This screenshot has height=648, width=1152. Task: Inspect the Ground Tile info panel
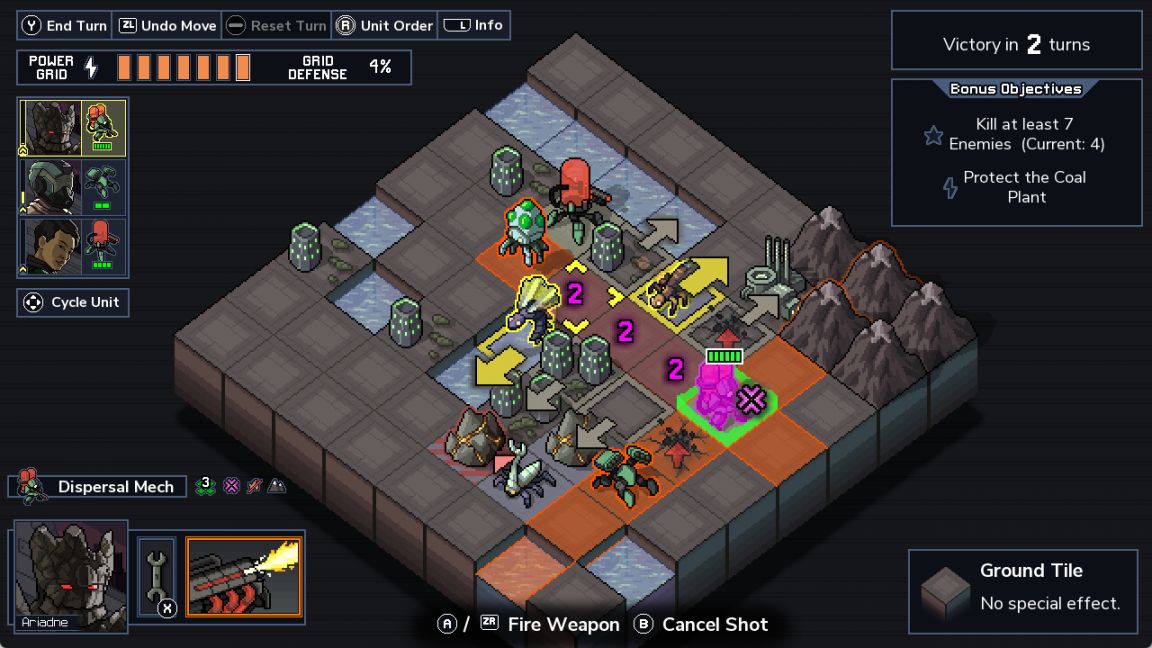pyautogui.click(x=1022, y=591)
